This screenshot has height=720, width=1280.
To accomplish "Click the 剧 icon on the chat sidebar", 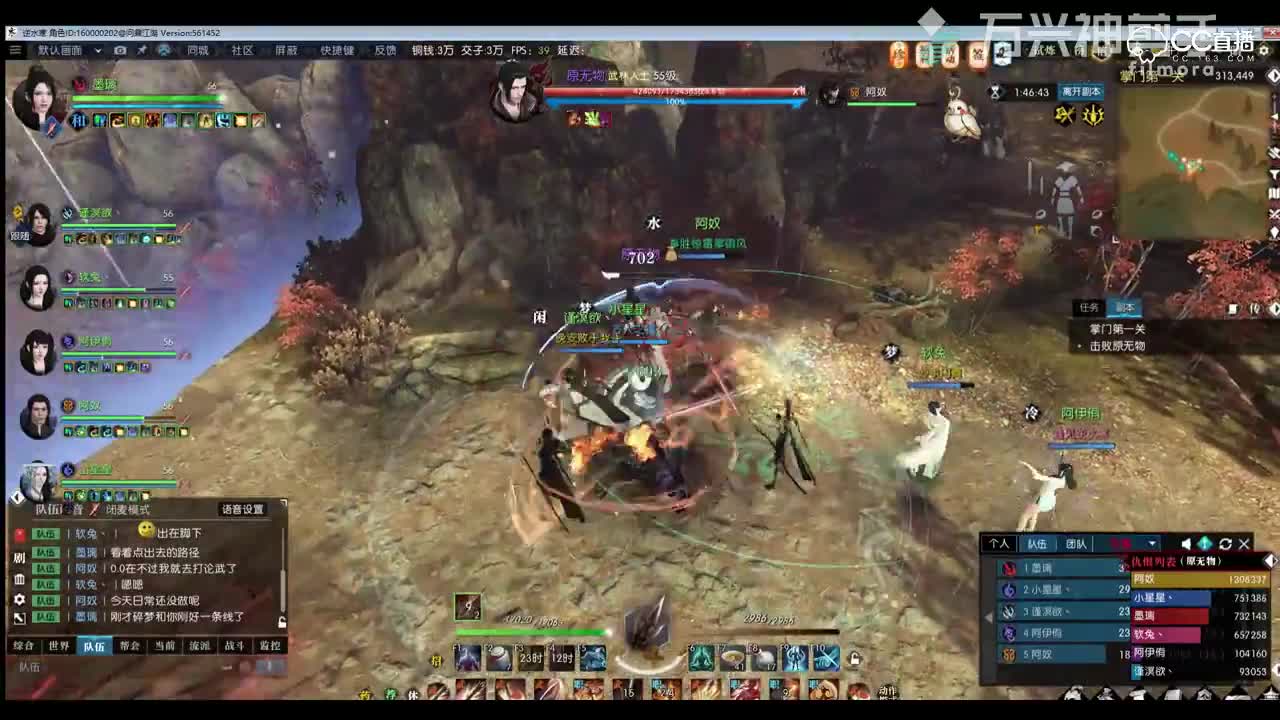I will click(20, 557).
